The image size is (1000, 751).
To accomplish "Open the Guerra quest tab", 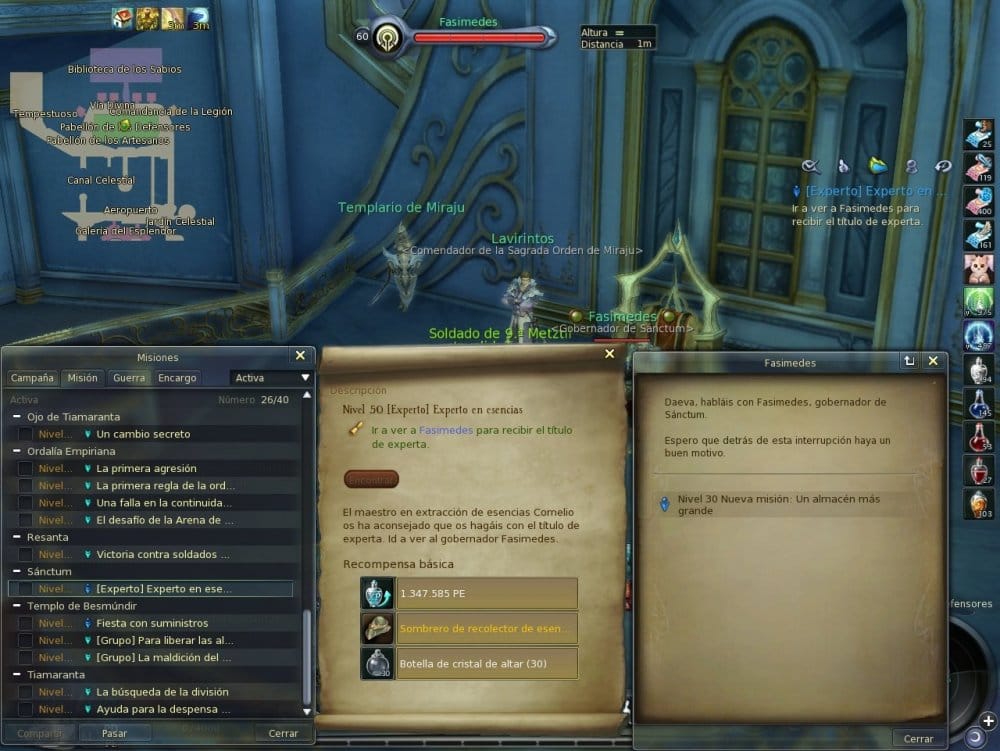I will 129,378.
